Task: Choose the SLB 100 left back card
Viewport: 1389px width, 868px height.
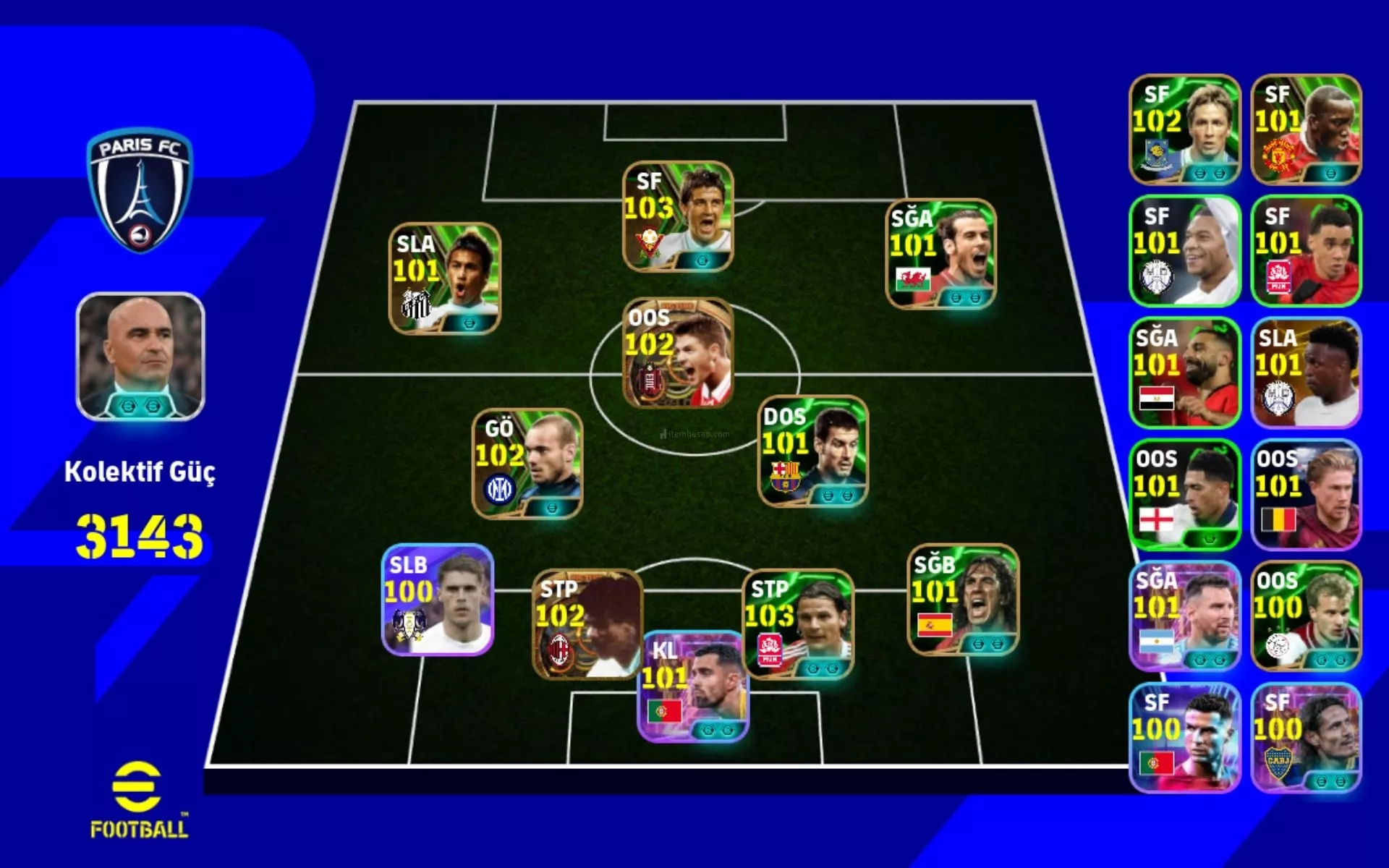Action: click(x=438, y=600)
